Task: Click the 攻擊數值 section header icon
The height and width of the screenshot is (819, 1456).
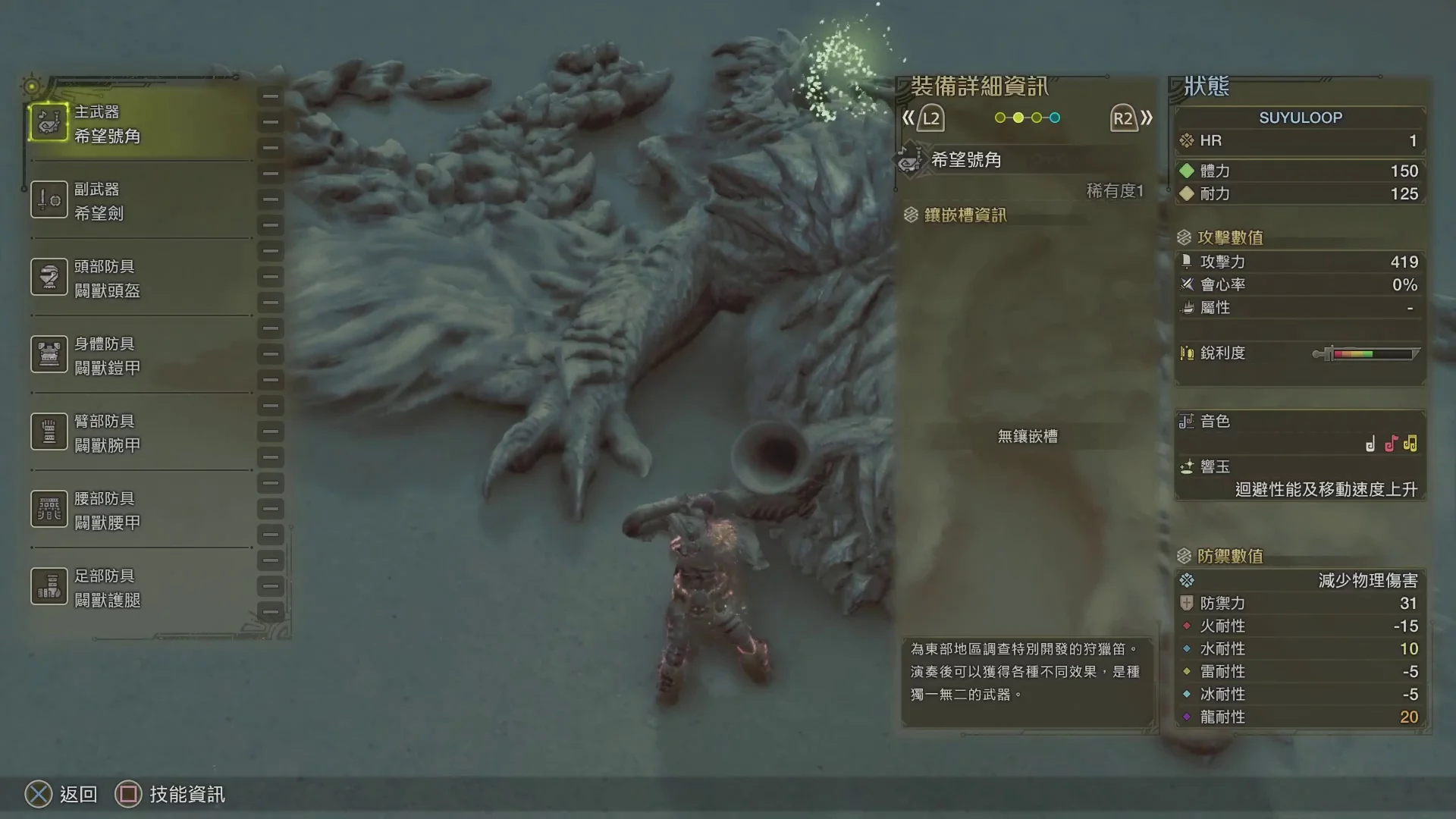Action: pyautogui.click(x=1183, y=237)
